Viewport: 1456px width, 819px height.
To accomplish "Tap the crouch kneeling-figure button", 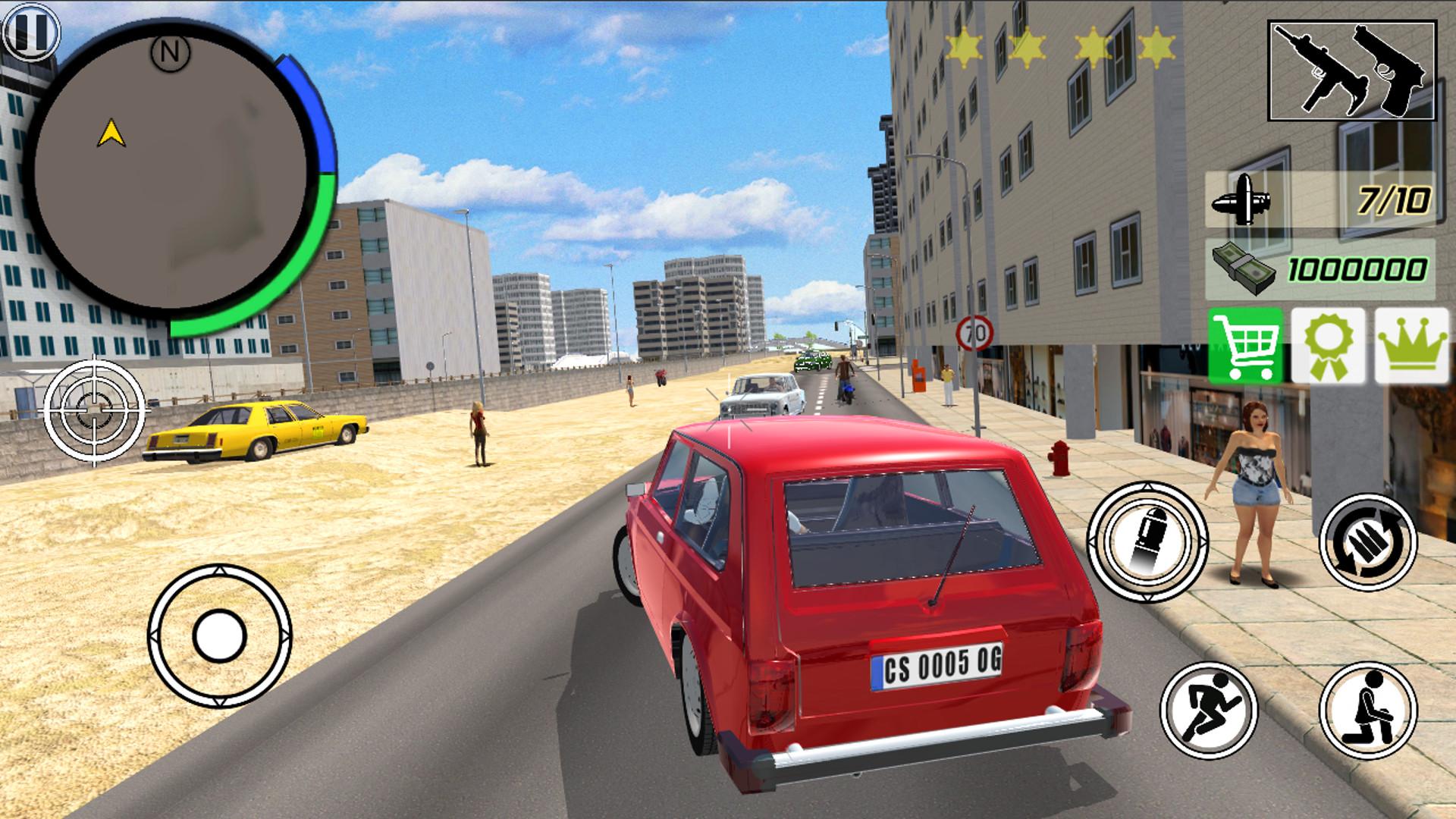I will coord(1367,709).
